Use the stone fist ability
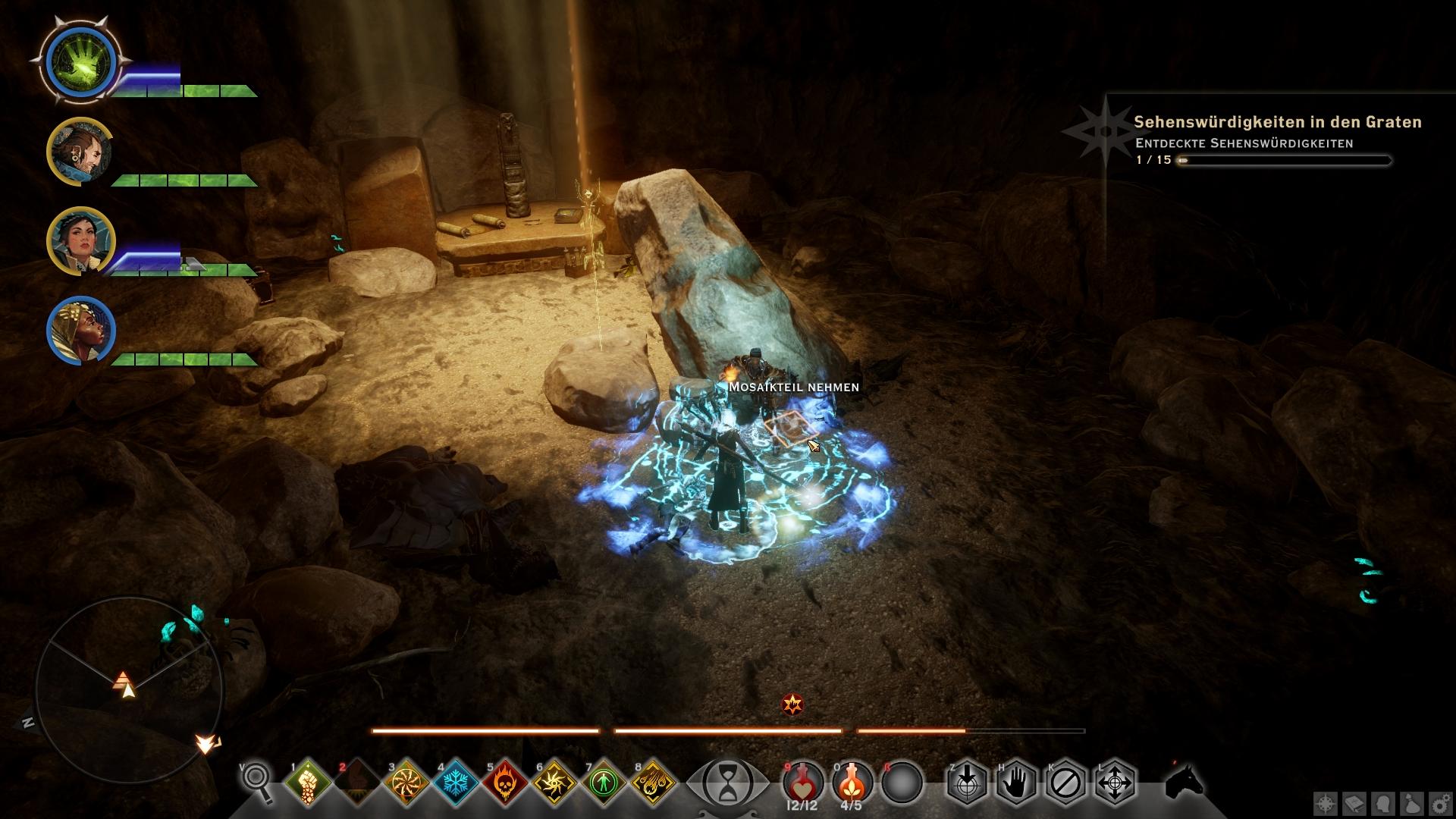 pos(309,782)
